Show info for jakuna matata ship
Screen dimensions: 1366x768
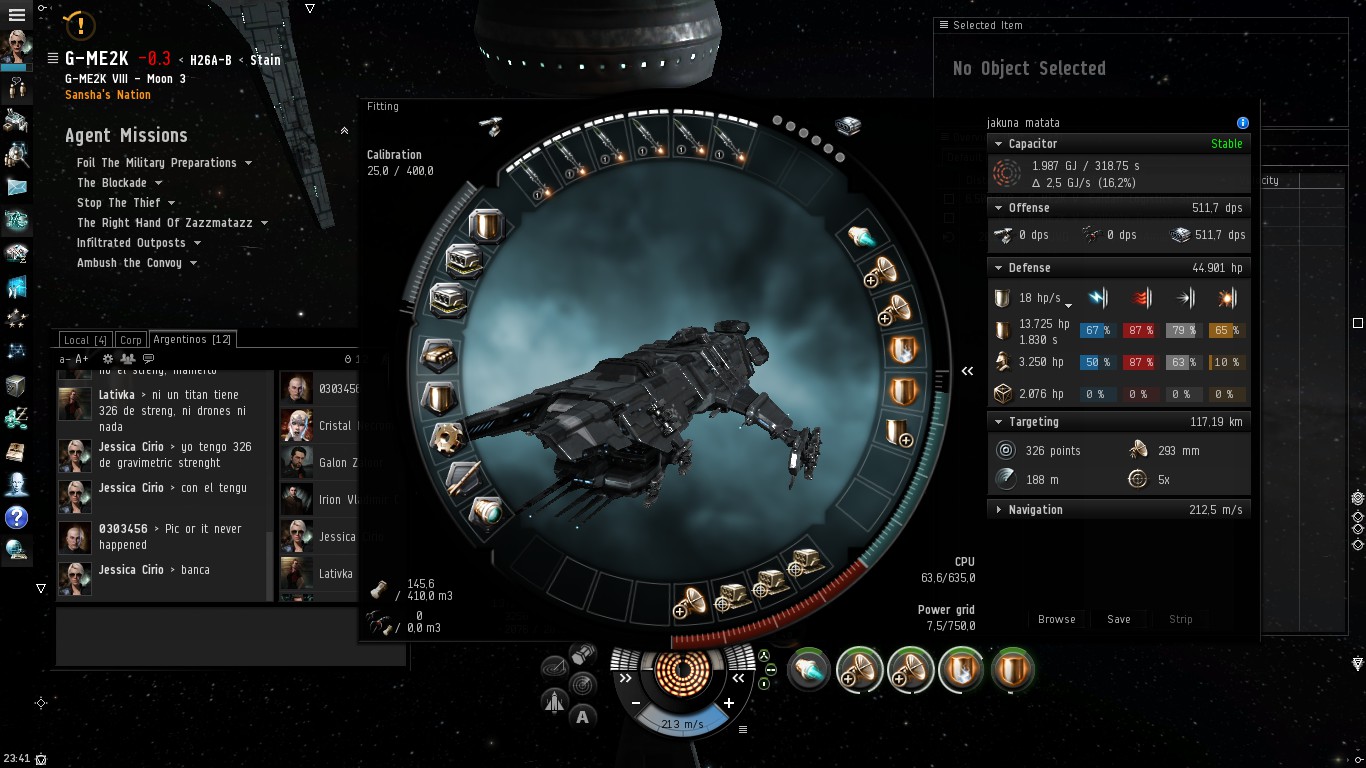(x=1243, y=123)
